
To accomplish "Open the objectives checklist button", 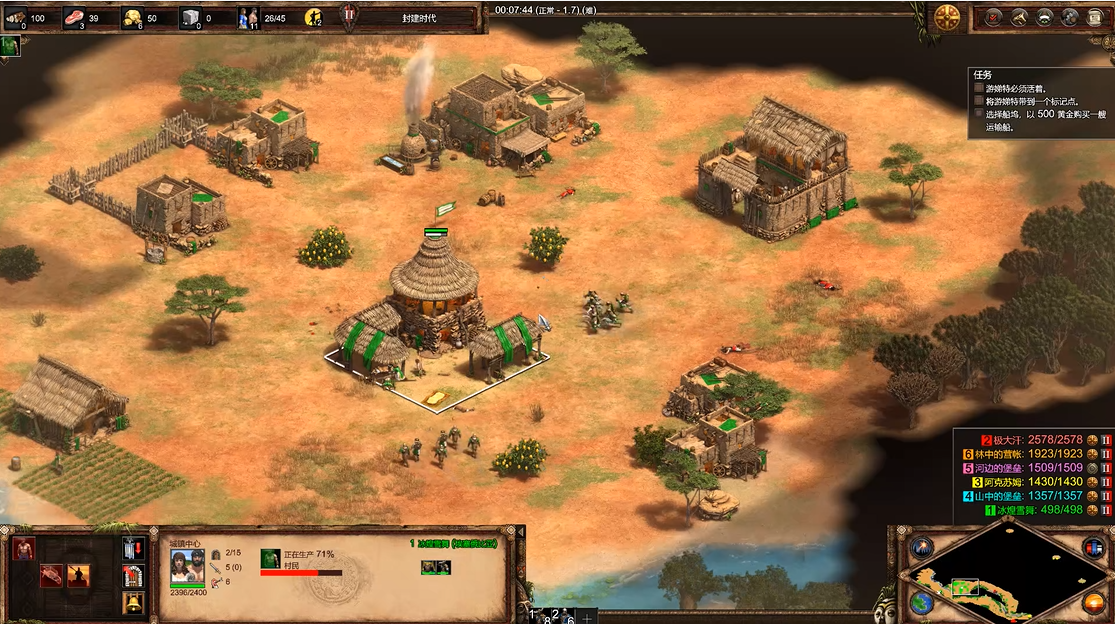I will (x=994, y=17).
